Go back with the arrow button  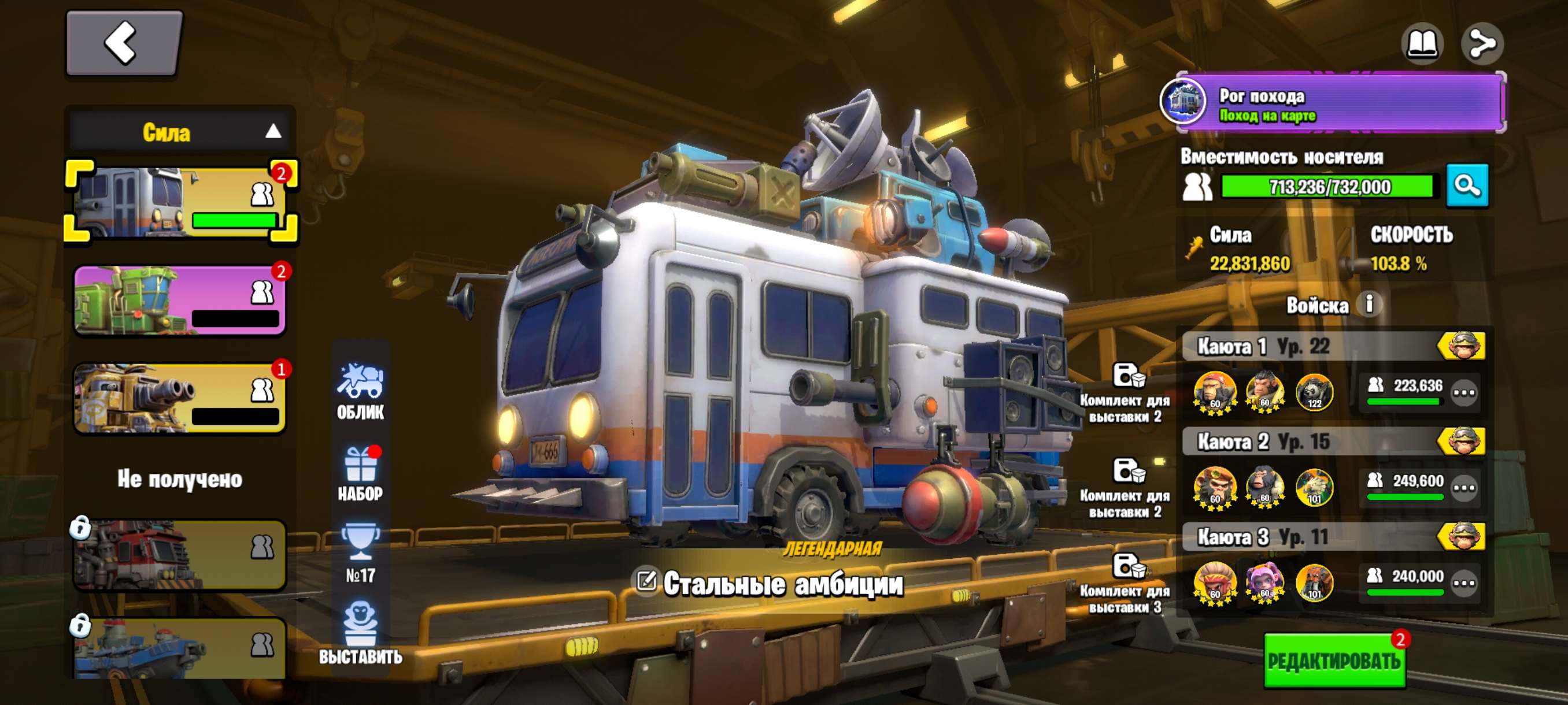click(123, 43)
